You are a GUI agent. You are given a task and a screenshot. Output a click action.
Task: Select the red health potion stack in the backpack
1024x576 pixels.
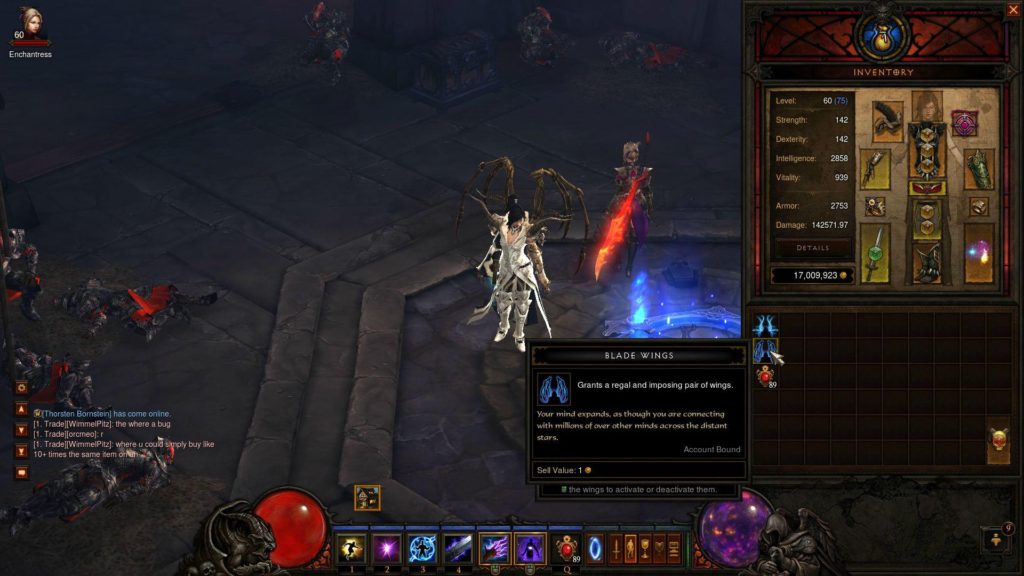coord(766,377)
